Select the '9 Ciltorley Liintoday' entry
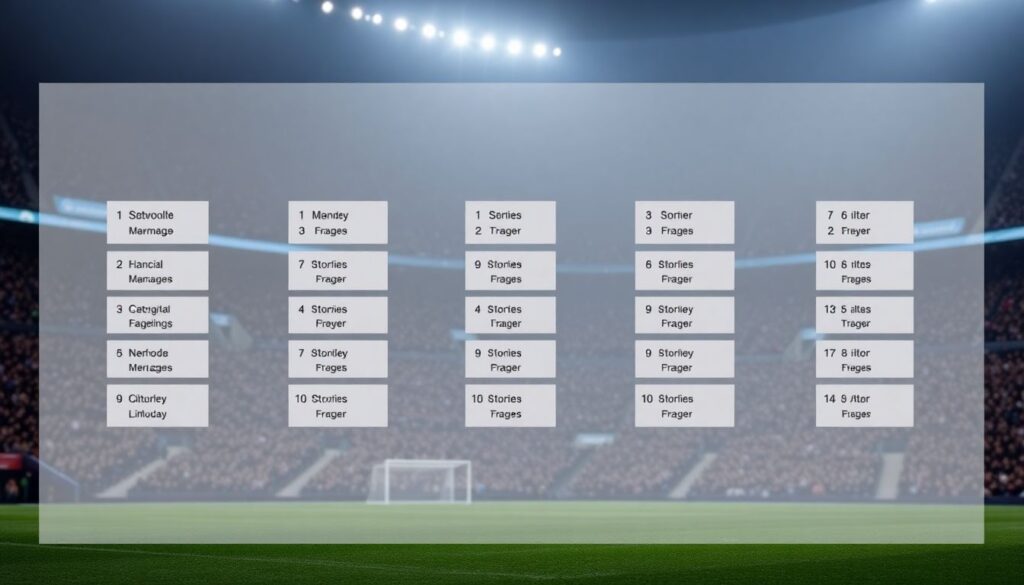1024x585 pixels. (x=157, y=406)
